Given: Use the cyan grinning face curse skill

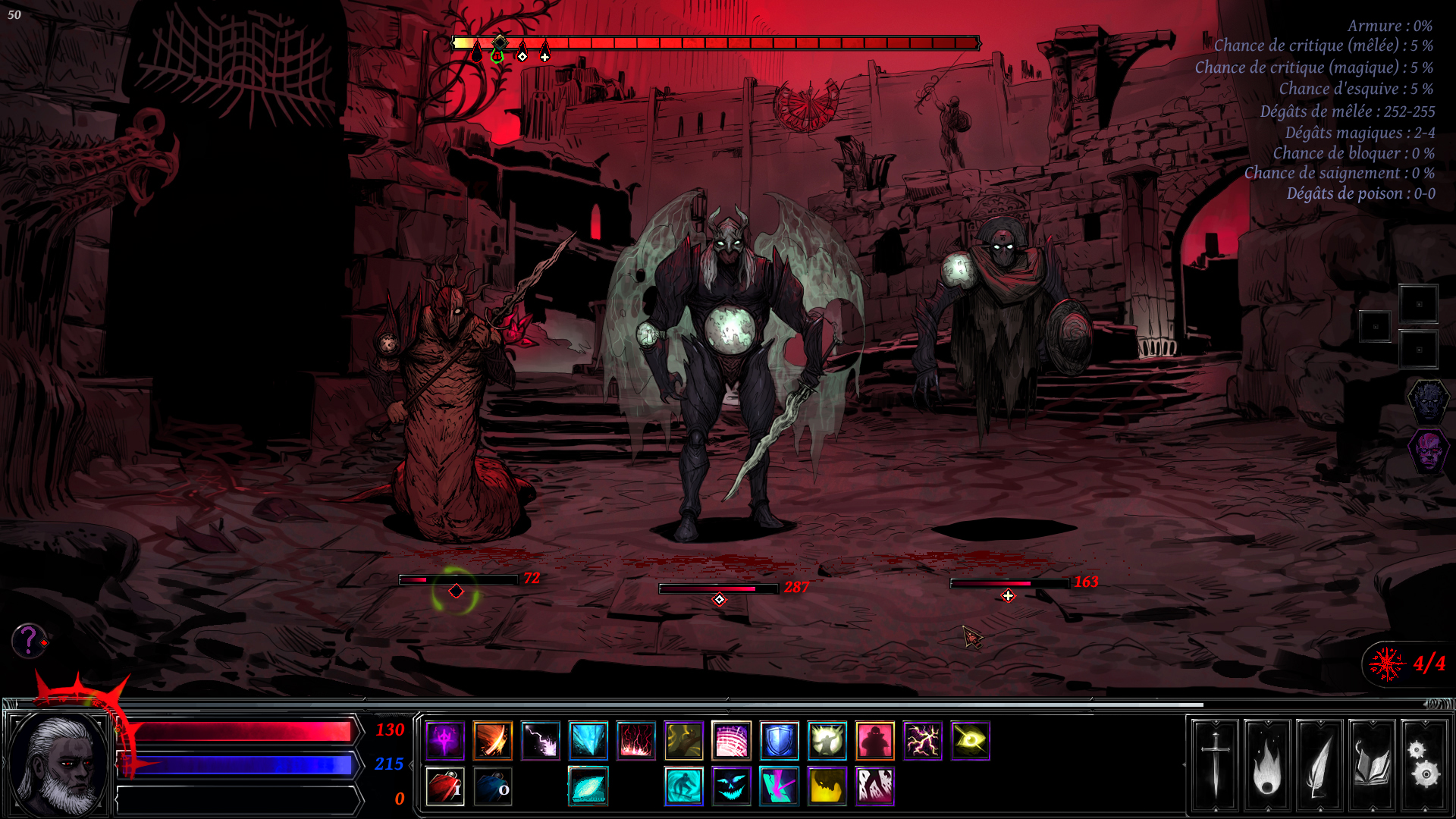Looking at the screenshot, I should (731, 786).
